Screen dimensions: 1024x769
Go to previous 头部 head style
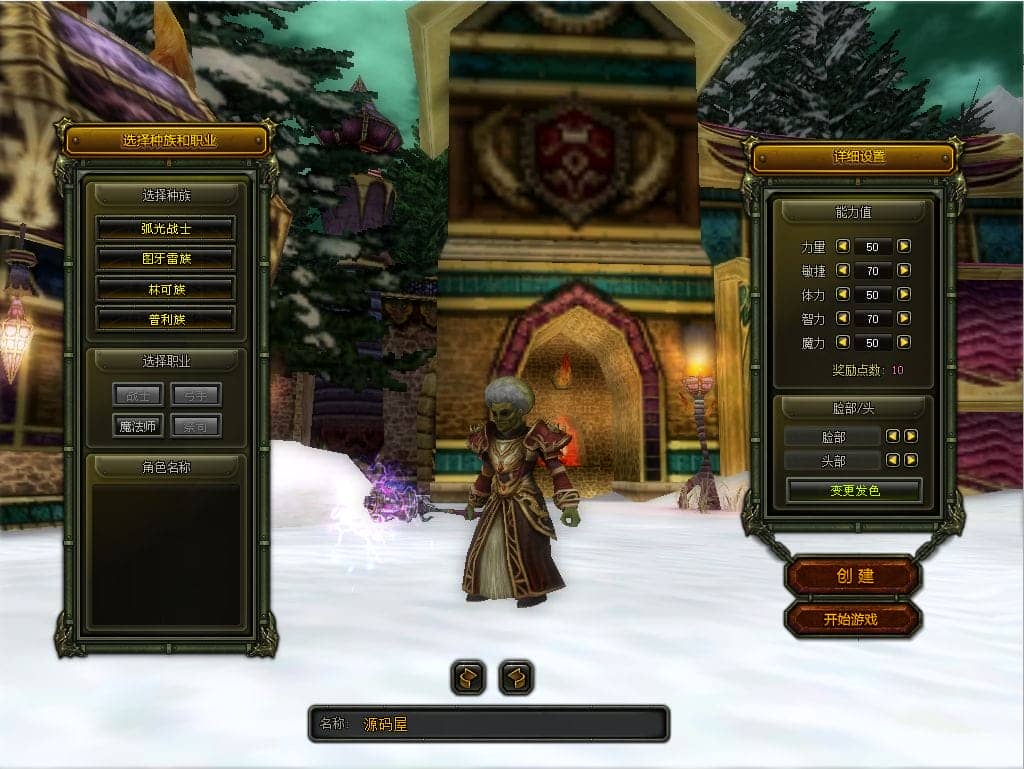[894, 460]
